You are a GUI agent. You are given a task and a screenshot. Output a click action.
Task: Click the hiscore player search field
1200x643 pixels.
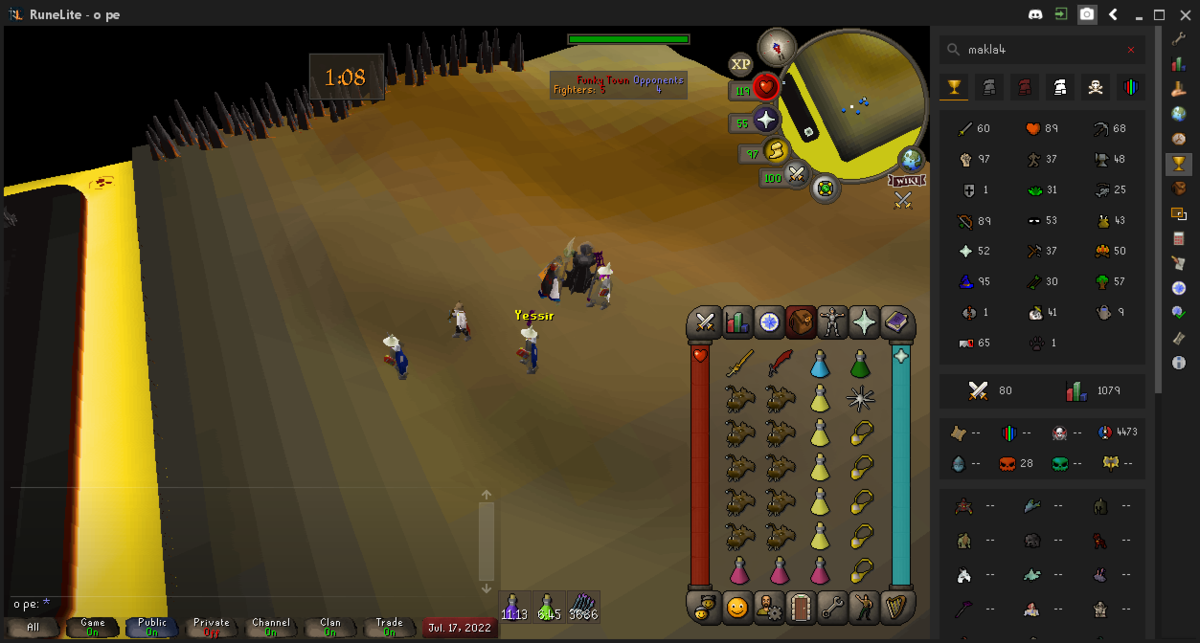click(1041, 50)
